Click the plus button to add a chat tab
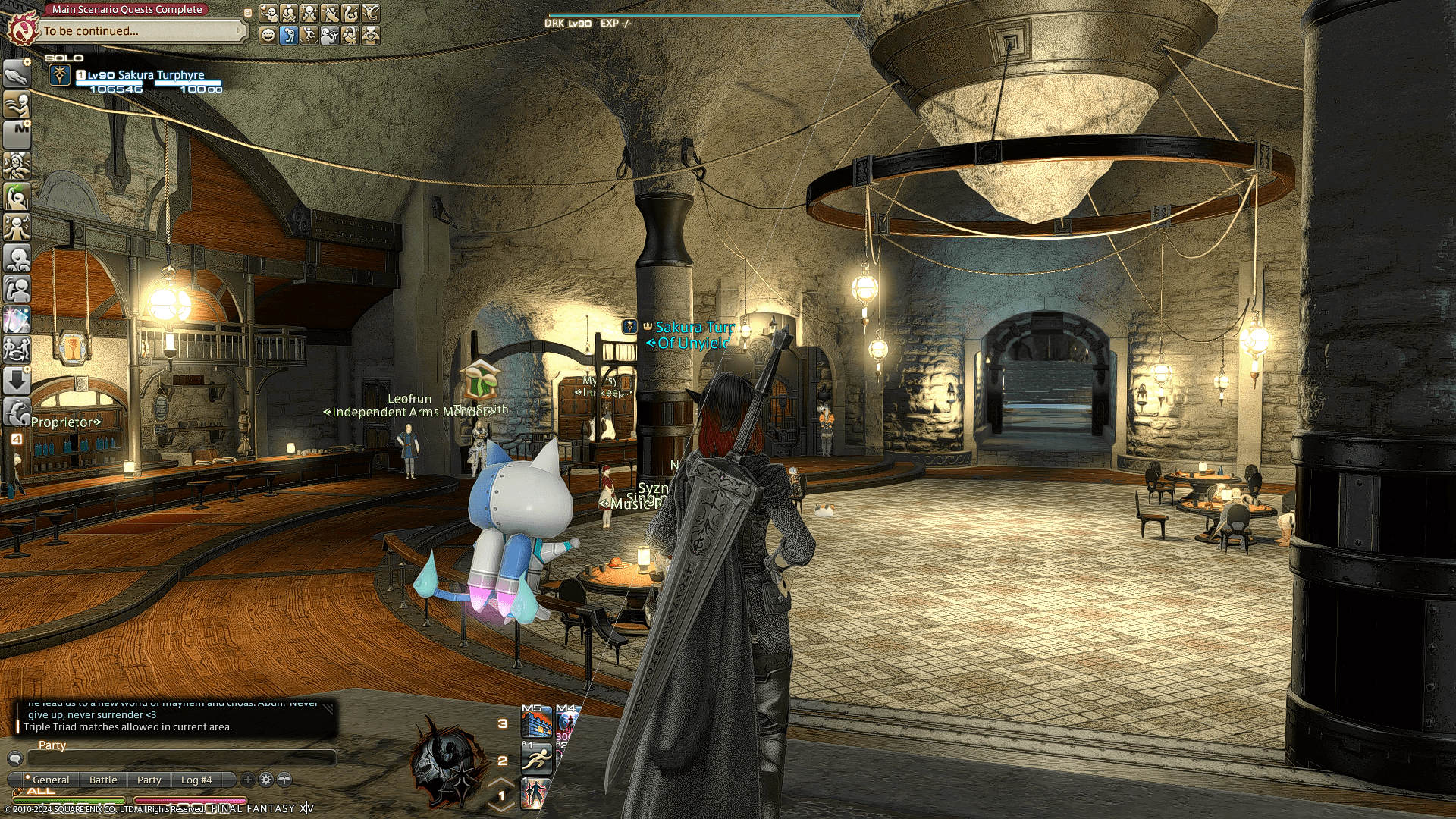This screenshot has height=819, width=1456. coord(247,780)
